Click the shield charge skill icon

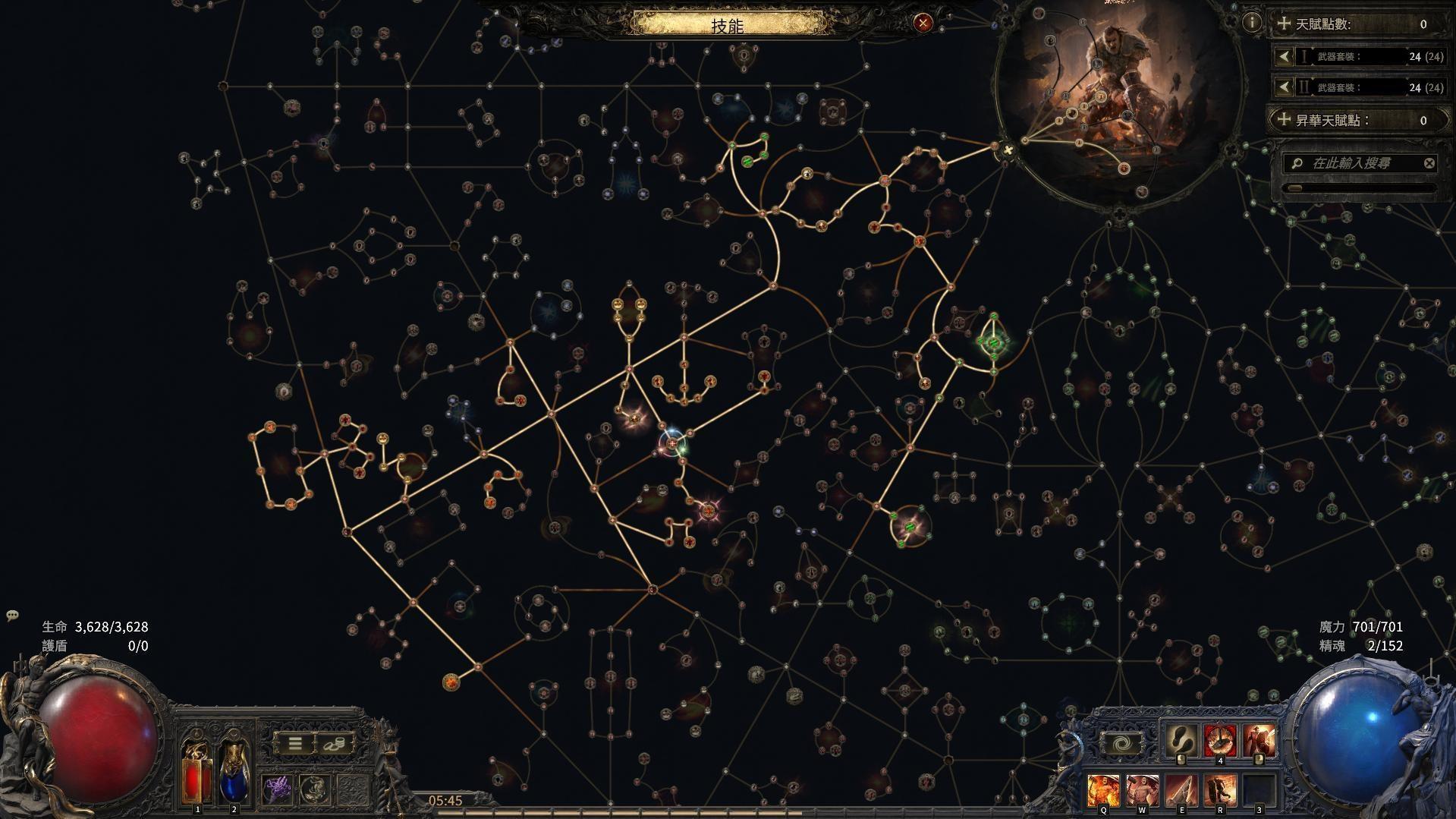pyautogui.click(x=1258, y=740)
